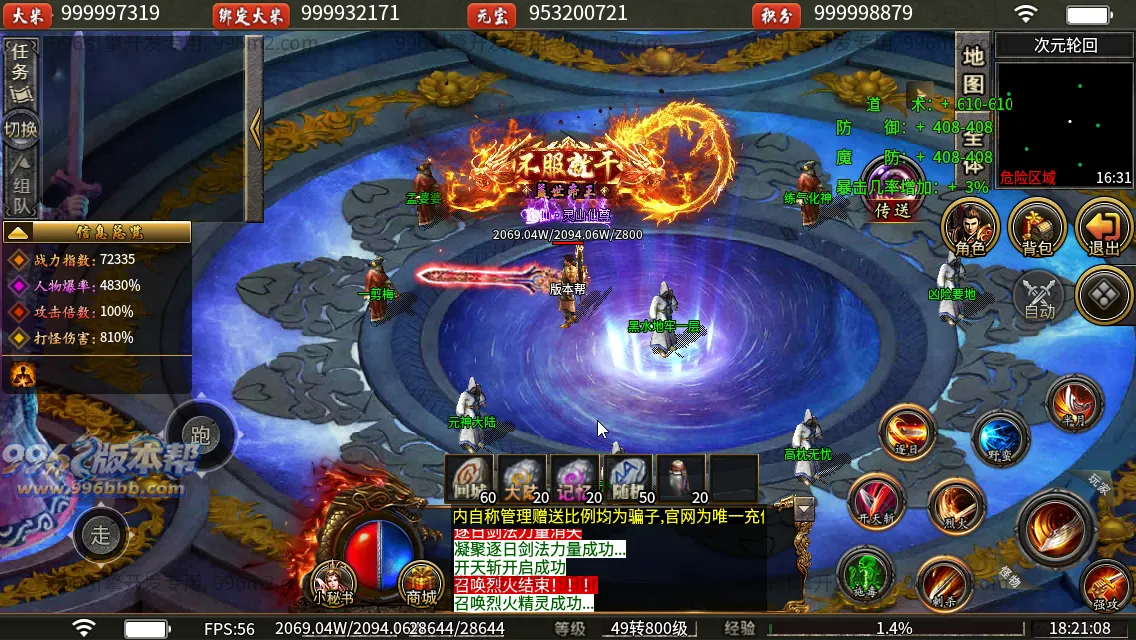The image size is (1136, 640).
Task: Cast the 逐日 skill
Action: click(907, 433)
